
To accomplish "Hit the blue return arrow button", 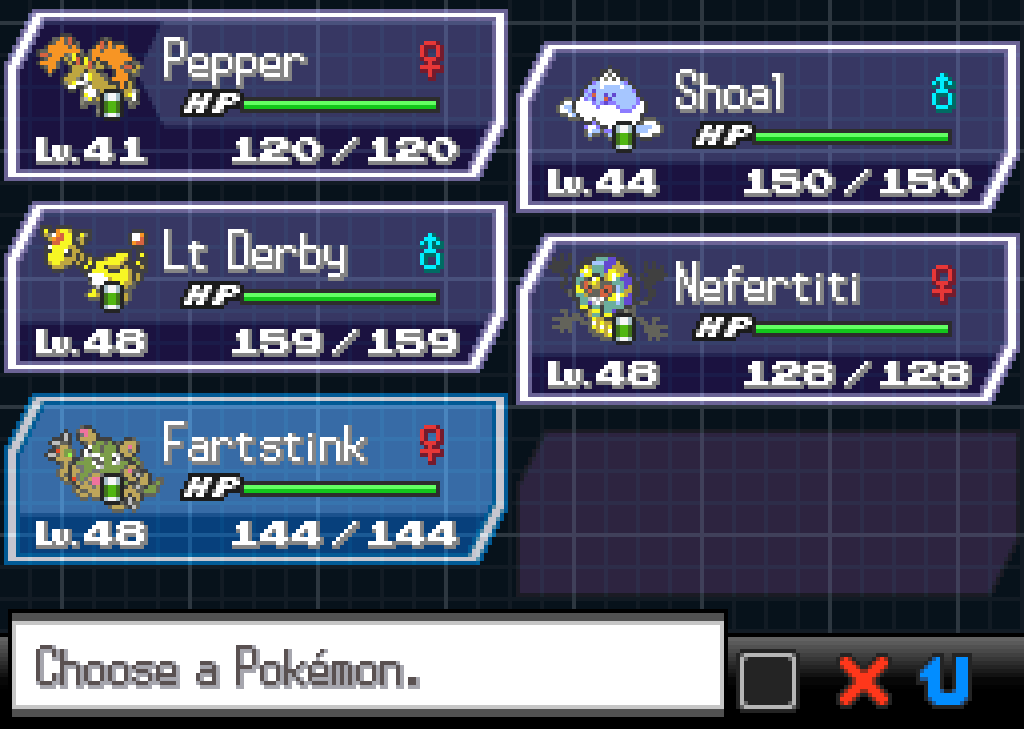I will pyautogui.click(x=945, y=682).
